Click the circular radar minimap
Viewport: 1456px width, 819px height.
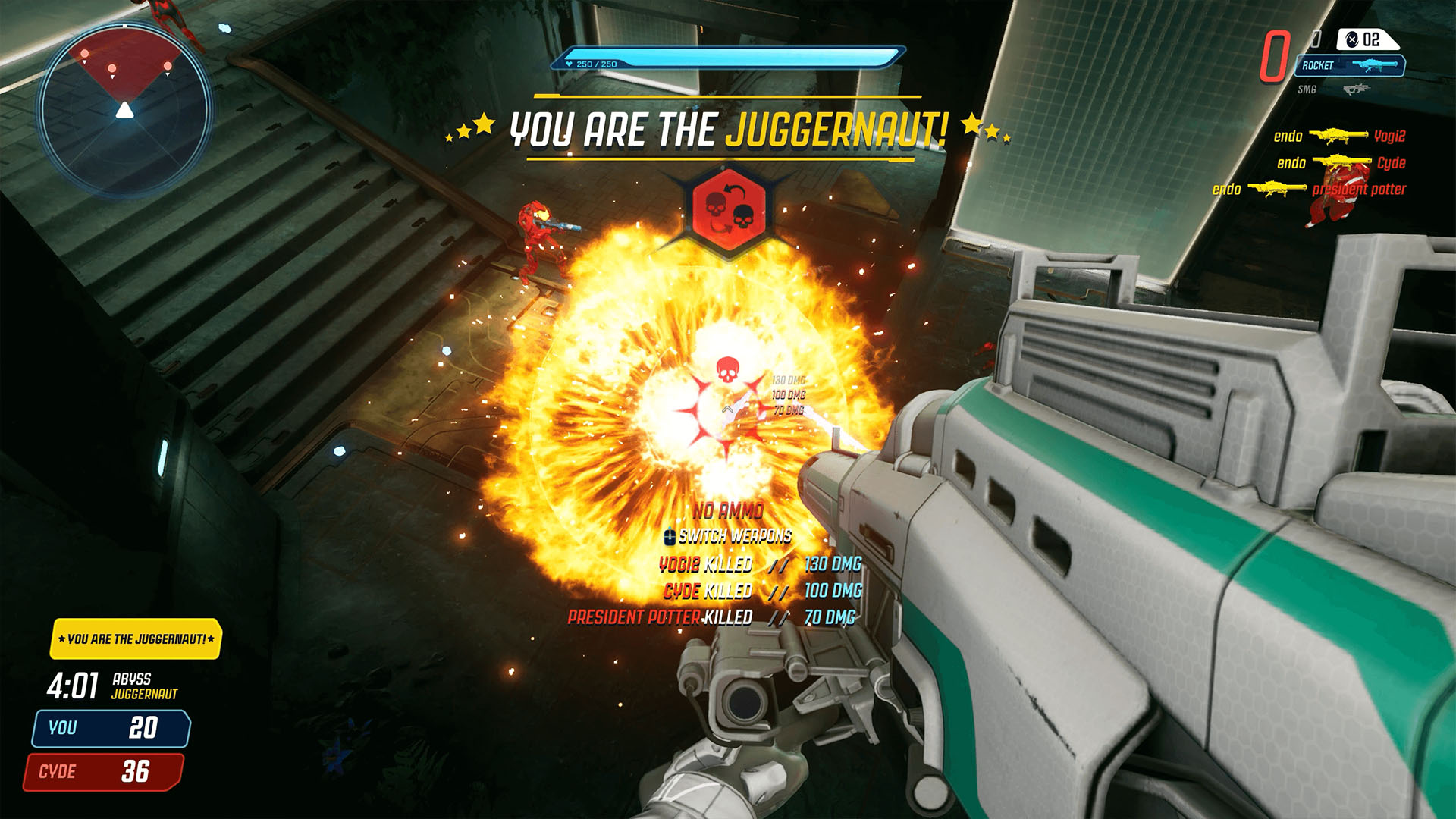[125, 110]
